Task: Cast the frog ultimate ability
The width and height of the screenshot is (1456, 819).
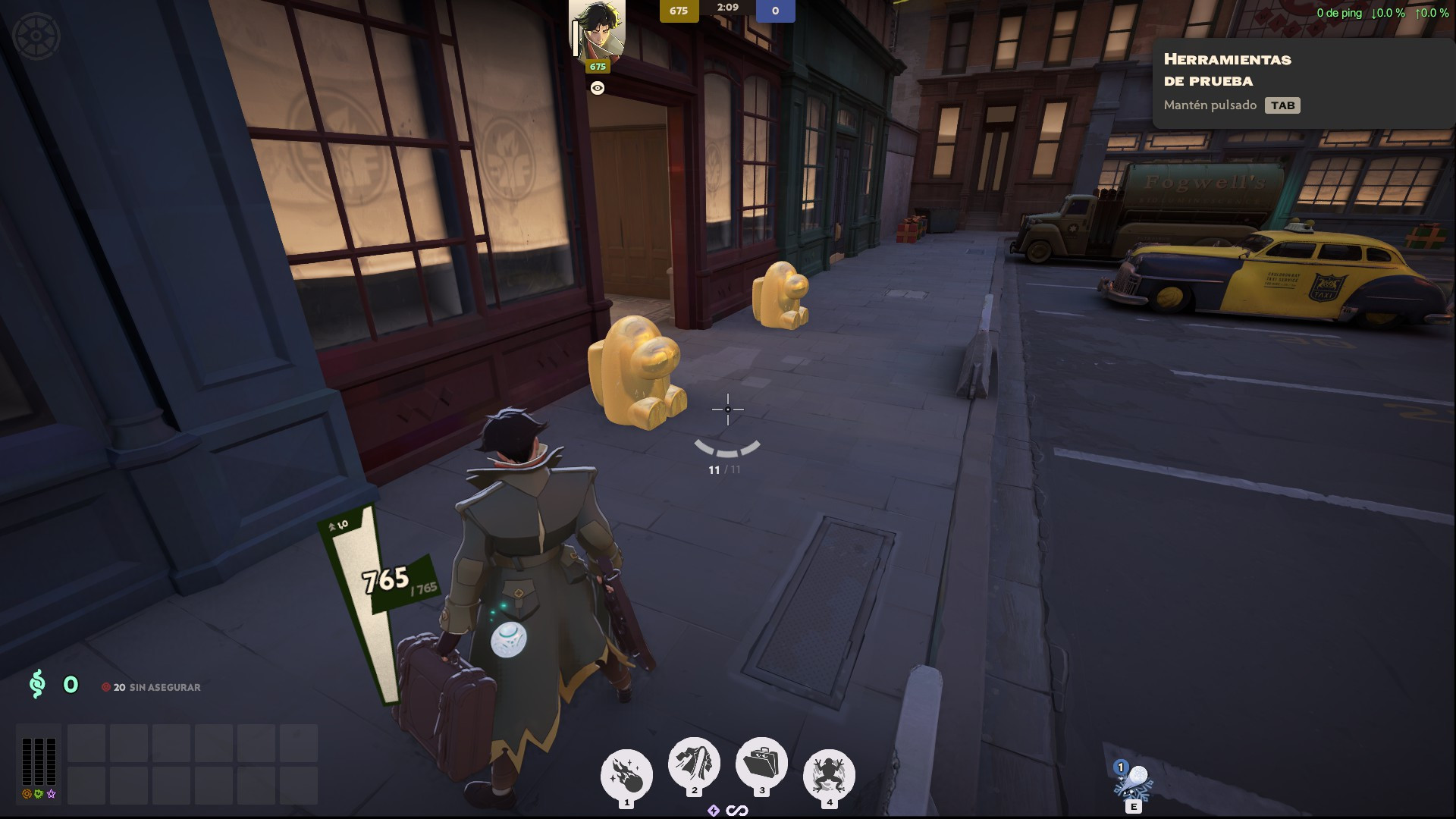Action: tap(829, 774)
